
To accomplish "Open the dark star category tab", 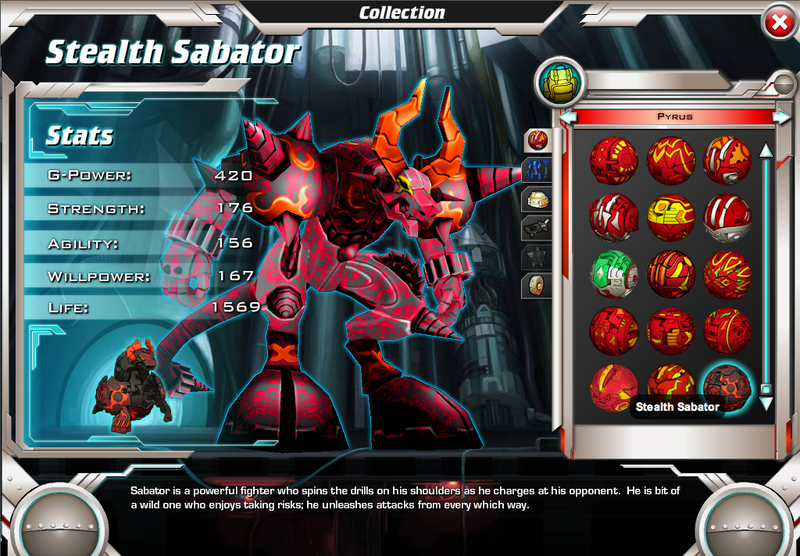I will click(538, 256).
